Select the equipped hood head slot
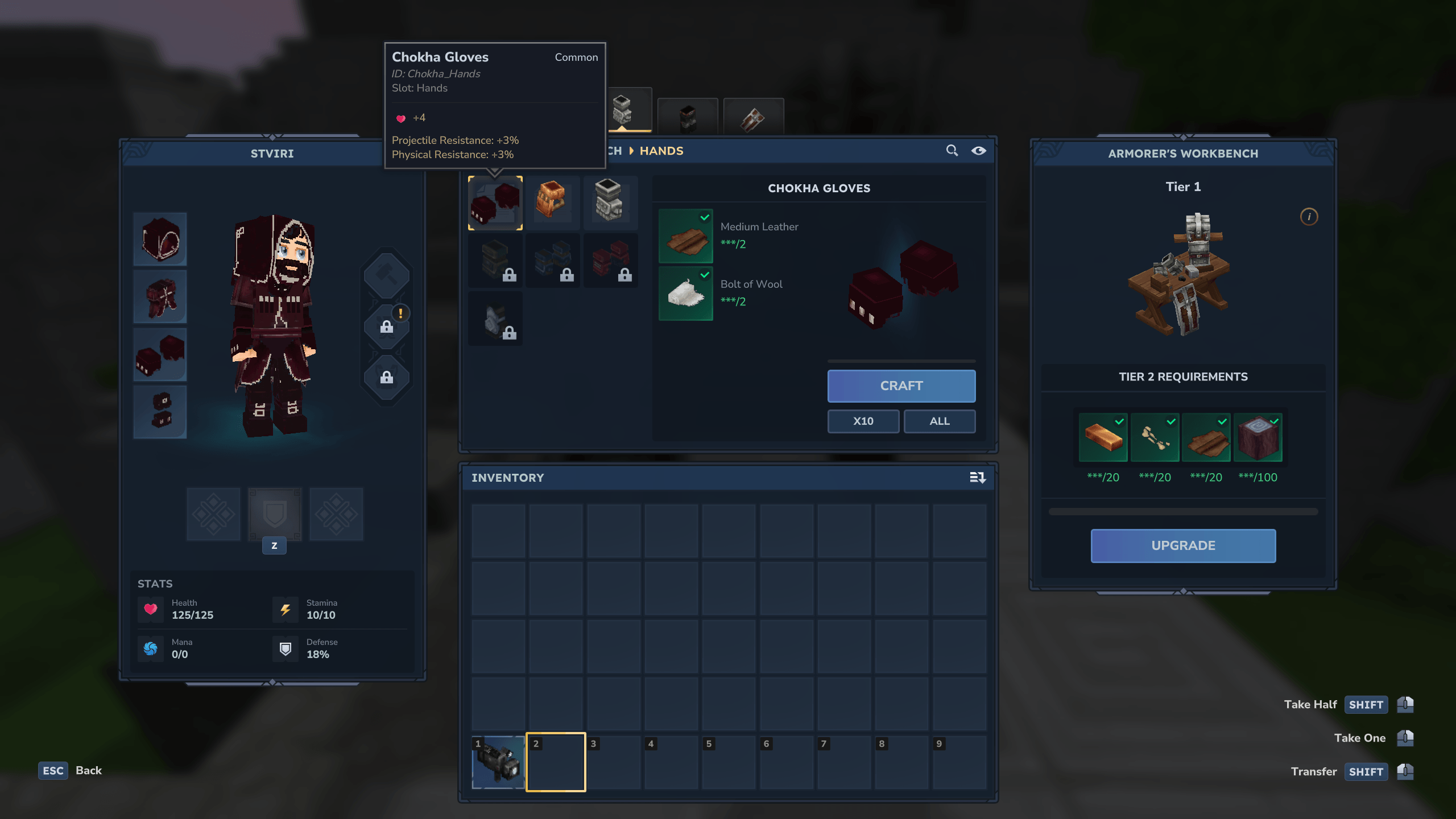Screen dimensions: 1456x819 click(x=160, y=239)
